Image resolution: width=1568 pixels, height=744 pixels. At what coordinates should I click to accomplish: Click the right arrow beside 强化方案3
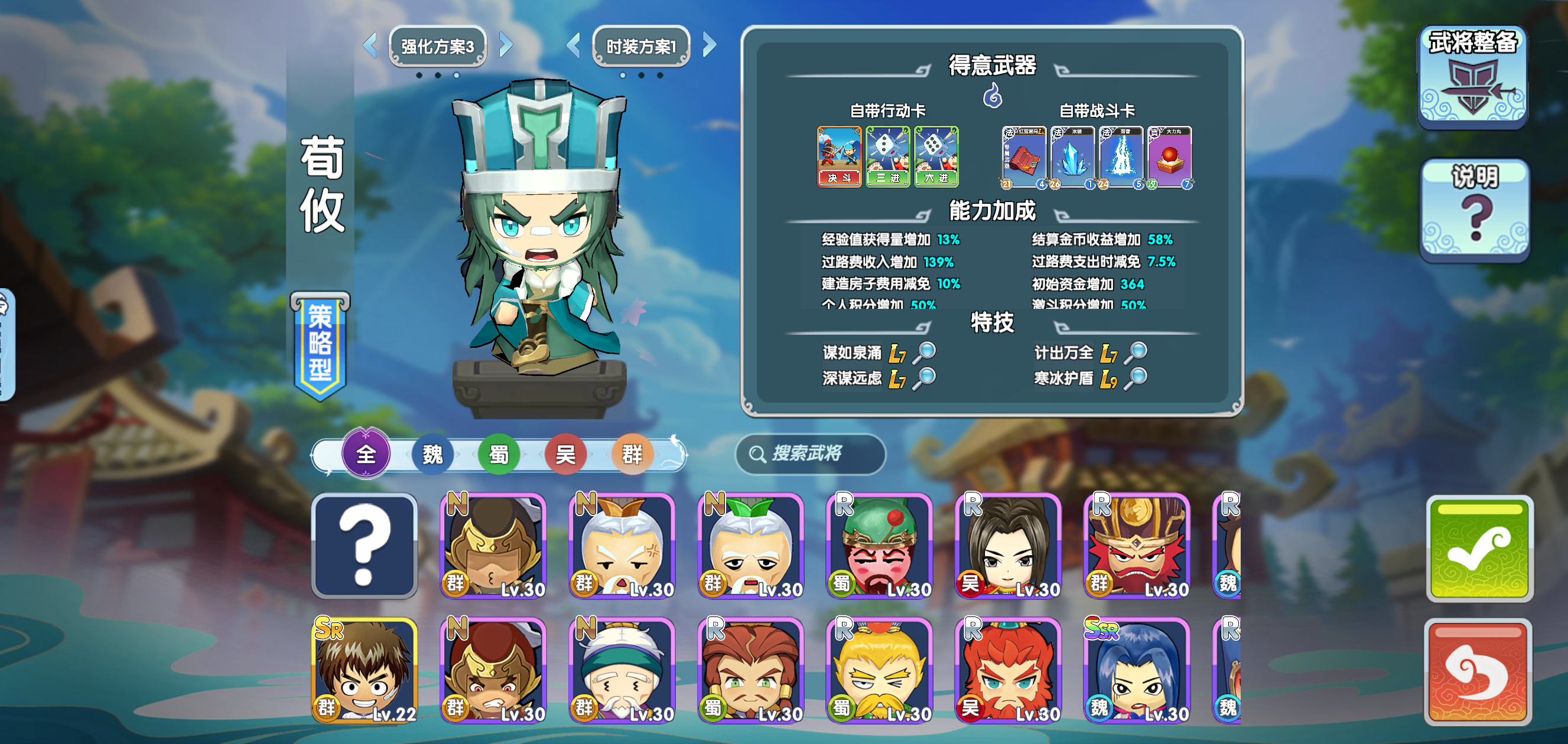[x=505, y=45]
